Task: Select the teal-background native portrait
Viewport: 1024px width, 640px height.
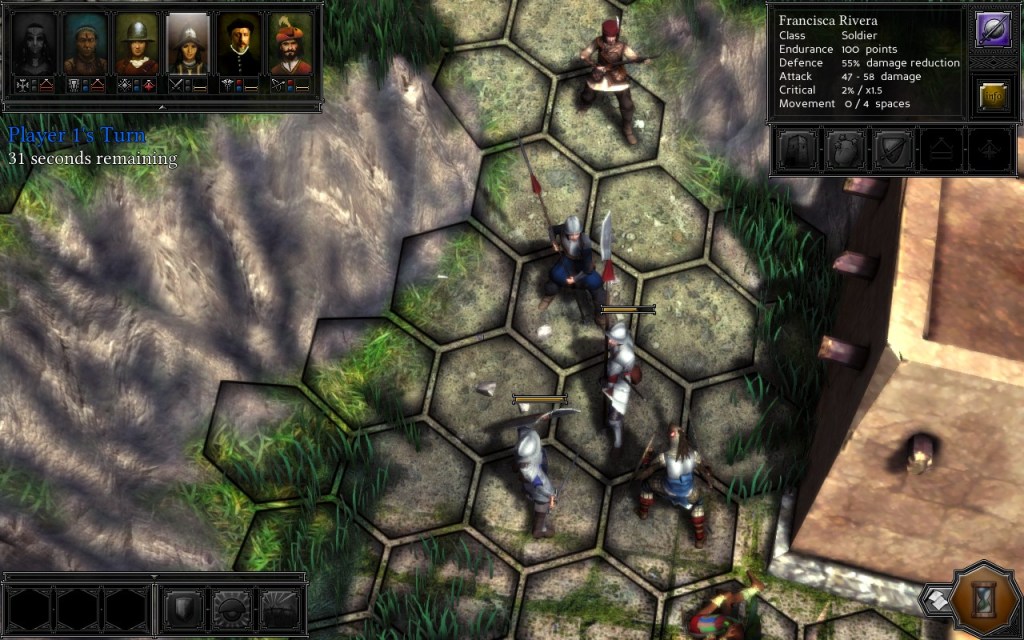Action: click(x=87, y=44)
